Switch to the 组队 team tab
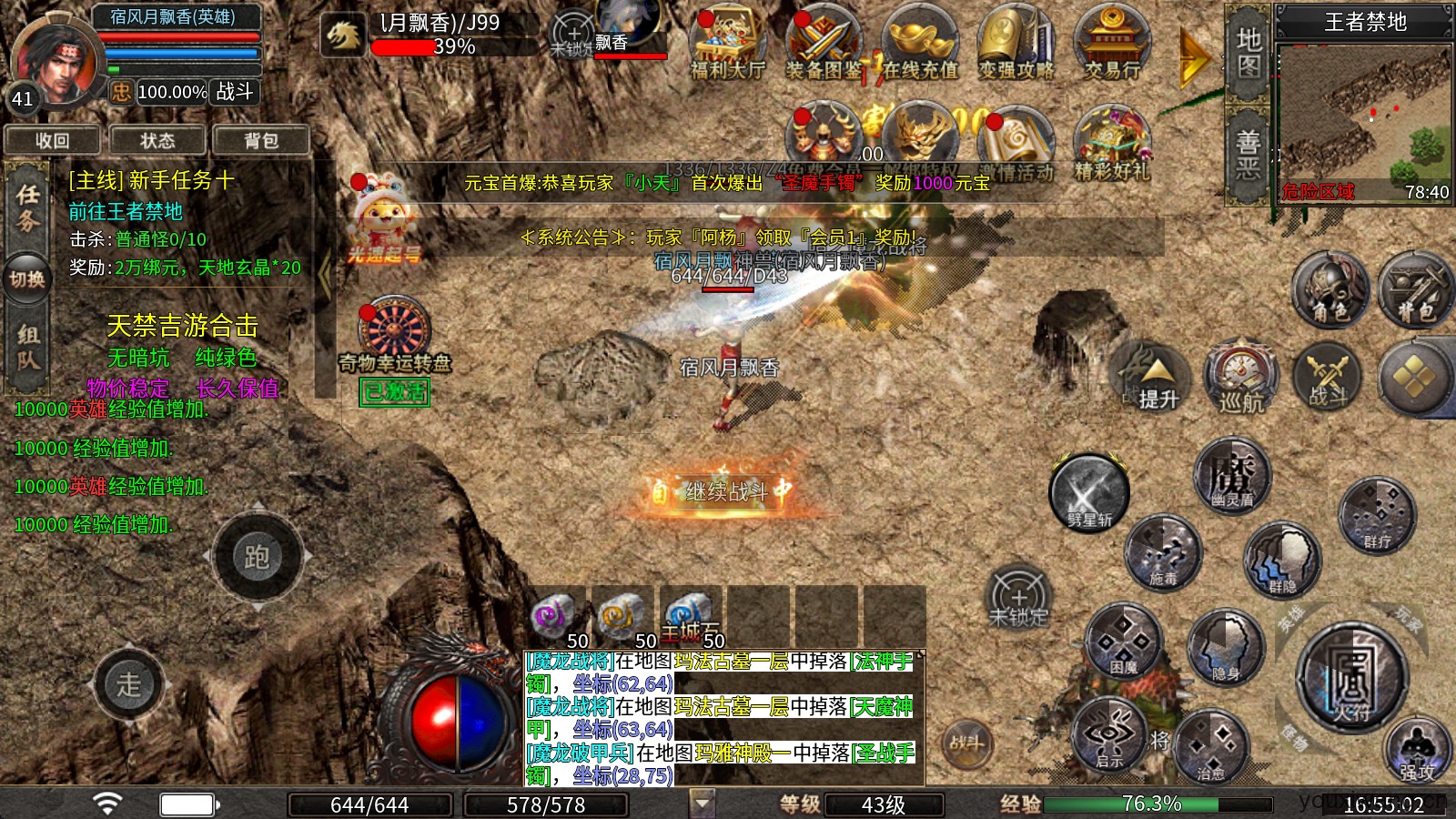Screen dimensions: 1456x819 [27, 348]
